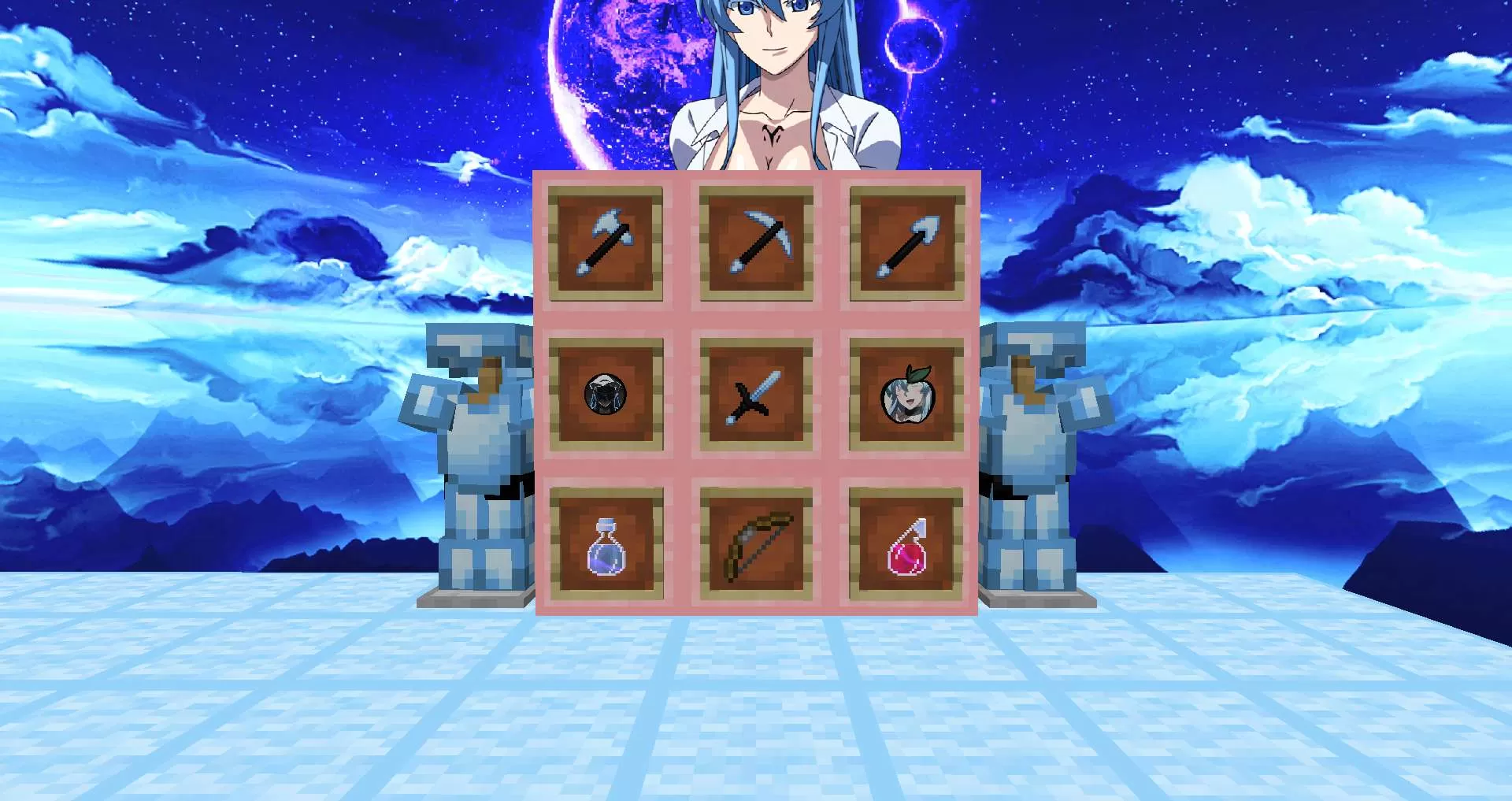This screenshot has width=1512, height=801.
Task: Select the ender pearl with the anime face
Action: (x=606, y=395)
